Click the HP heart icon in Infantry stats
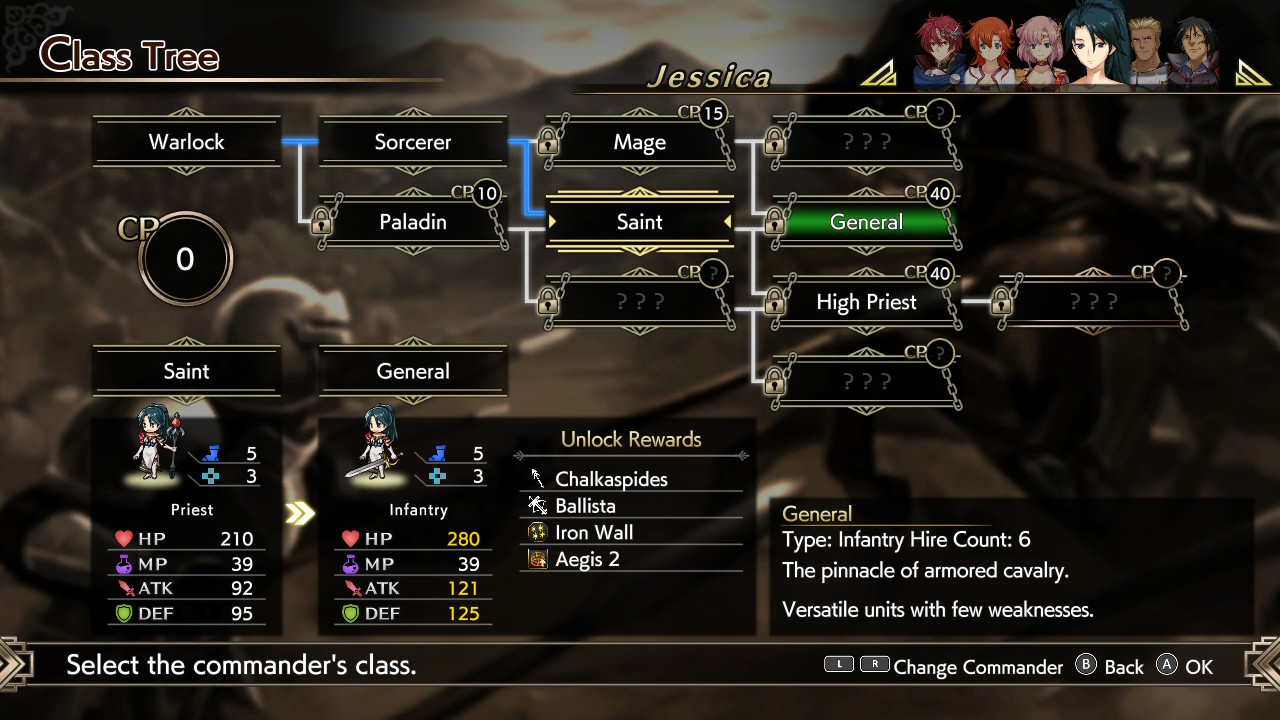 tap(352, 538)
